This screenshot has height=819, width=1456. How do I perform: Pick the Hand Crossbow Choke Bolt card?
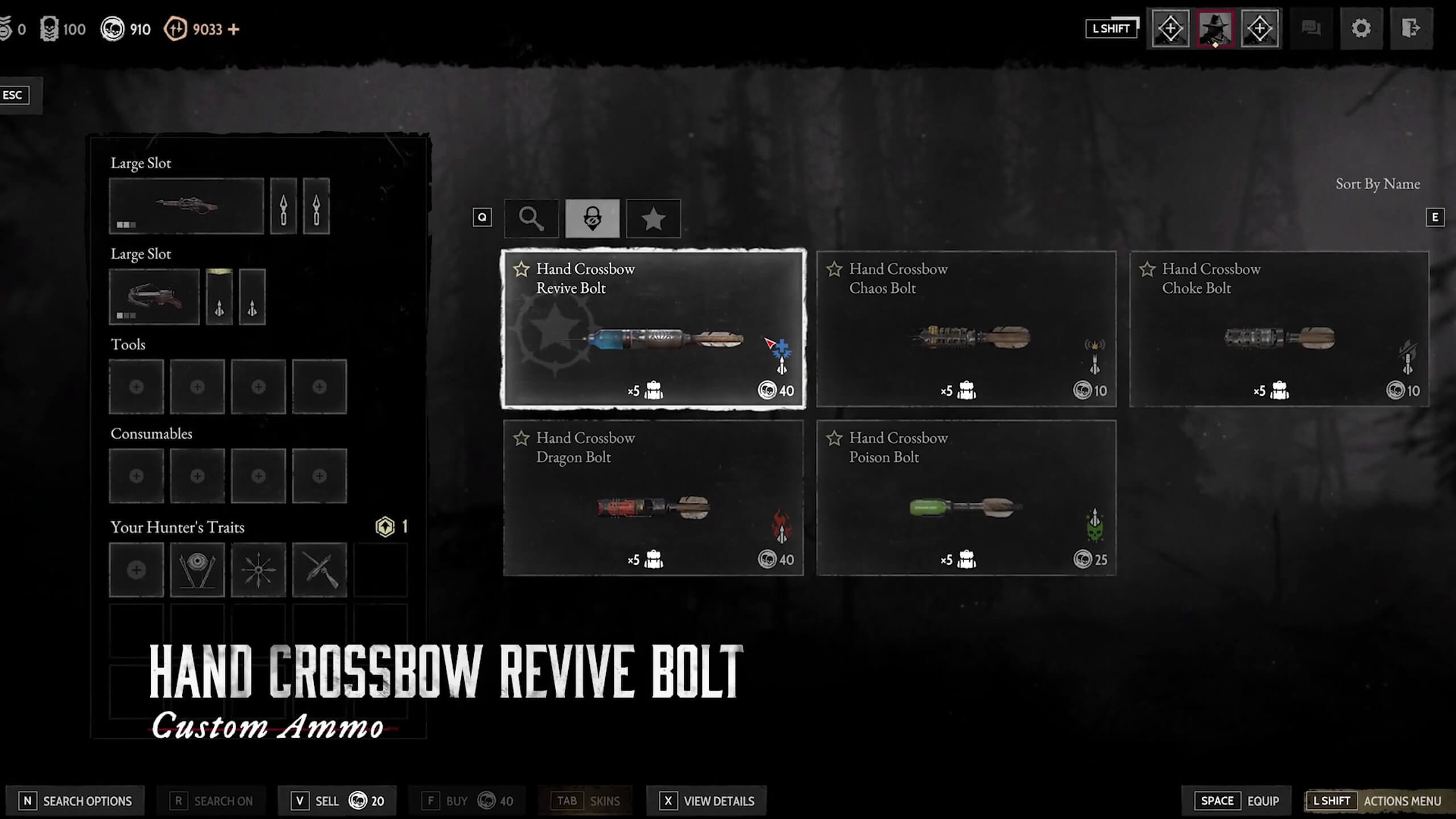coord(1279,329)
